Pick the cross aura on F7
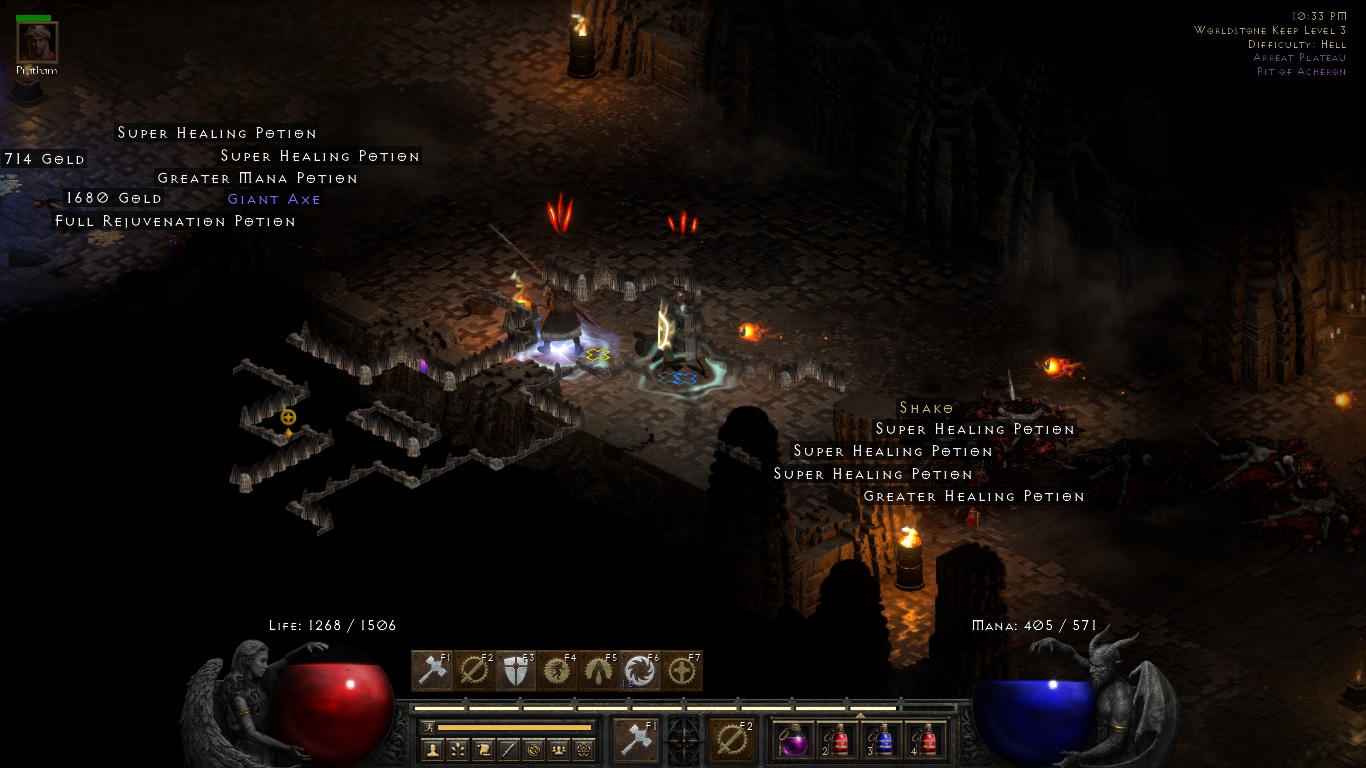Viewport: 1366px width, 768px height. (682, 671)
